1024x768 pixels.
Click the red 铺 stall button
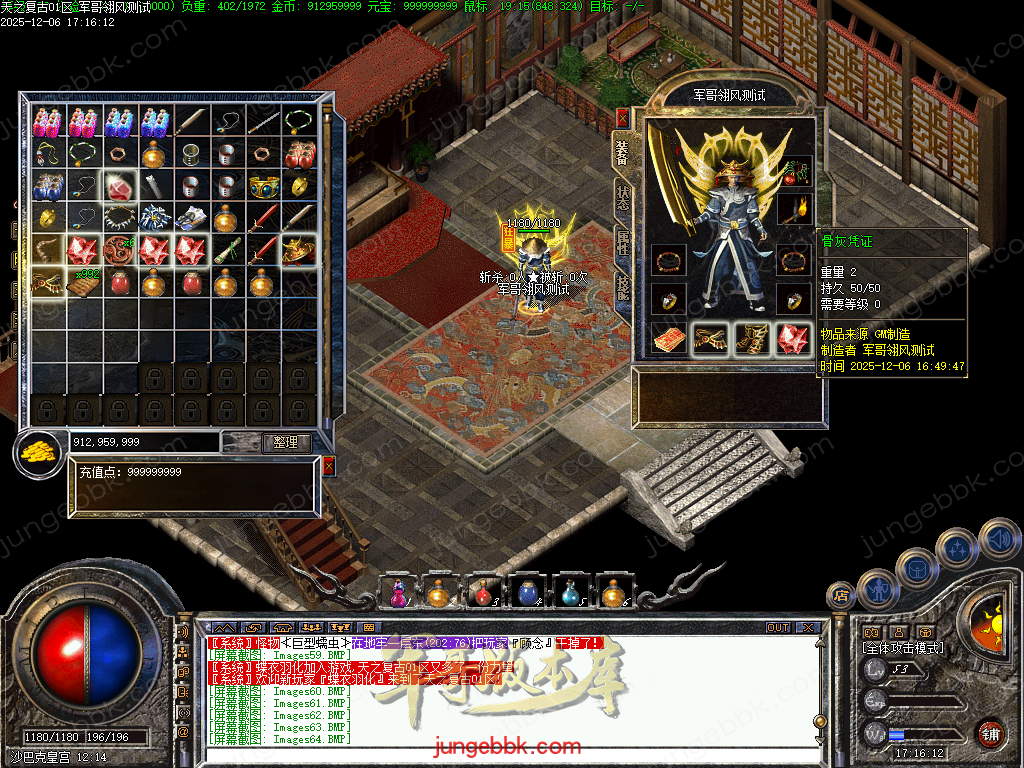(x=990, y=733)
